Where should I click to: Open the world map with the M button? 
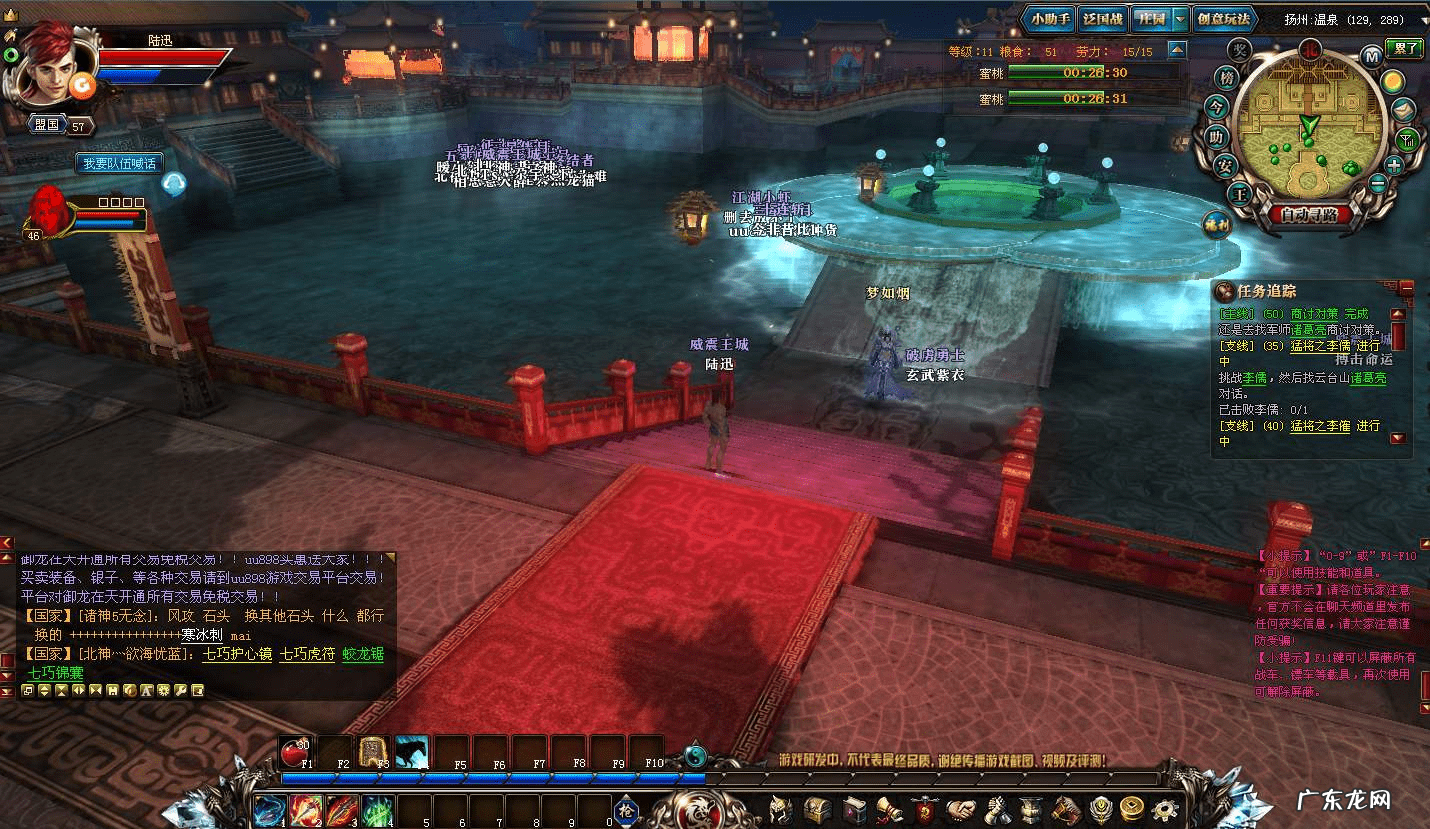tap(1372, 57)
